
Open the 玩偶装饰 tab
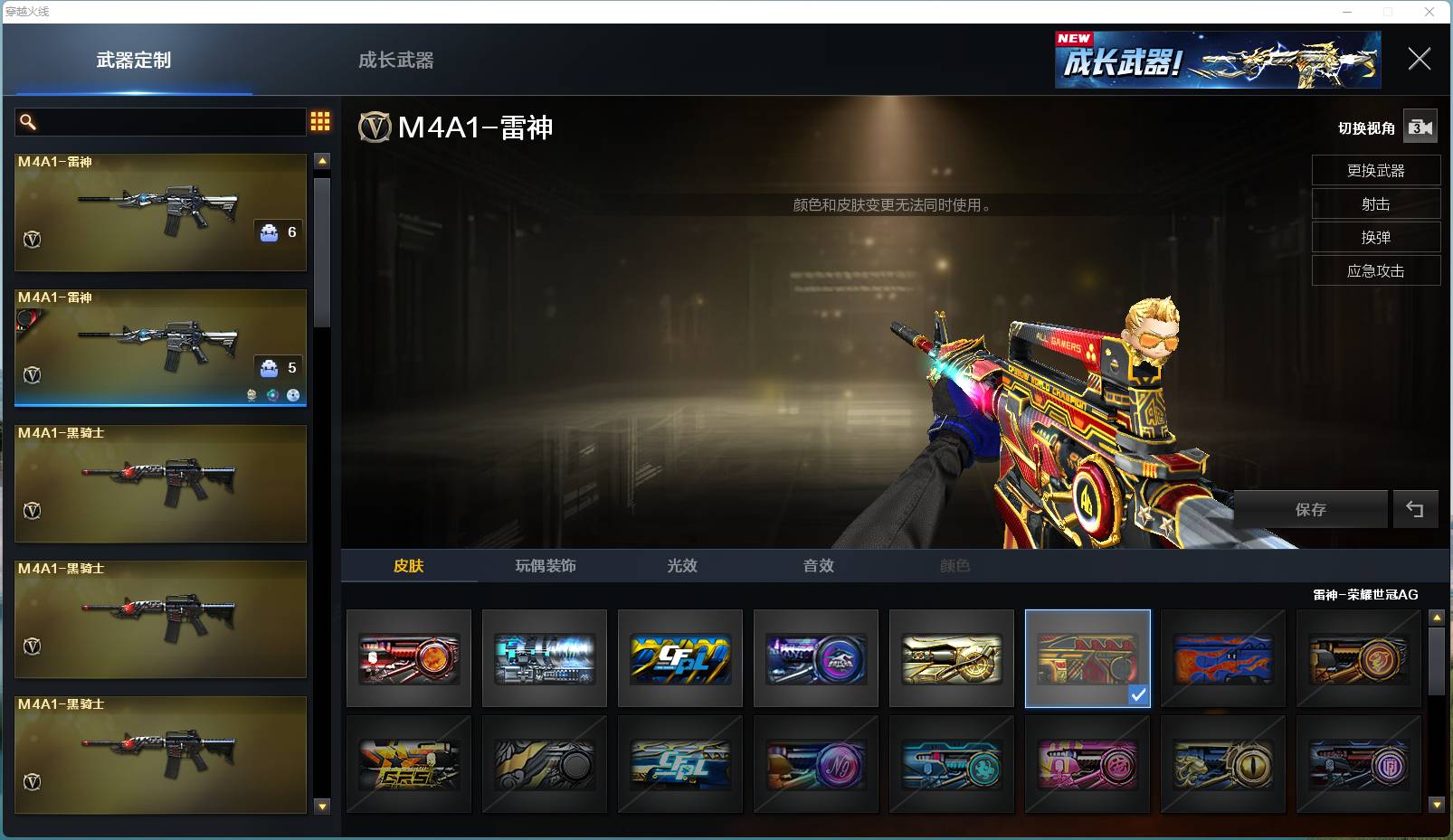point(546,566)
